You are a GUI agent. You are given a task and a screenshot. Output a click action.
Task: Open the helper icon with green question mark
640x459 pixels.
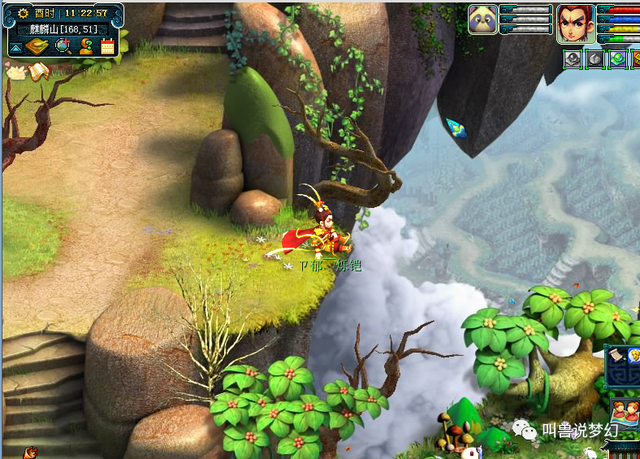pos(85,46)
